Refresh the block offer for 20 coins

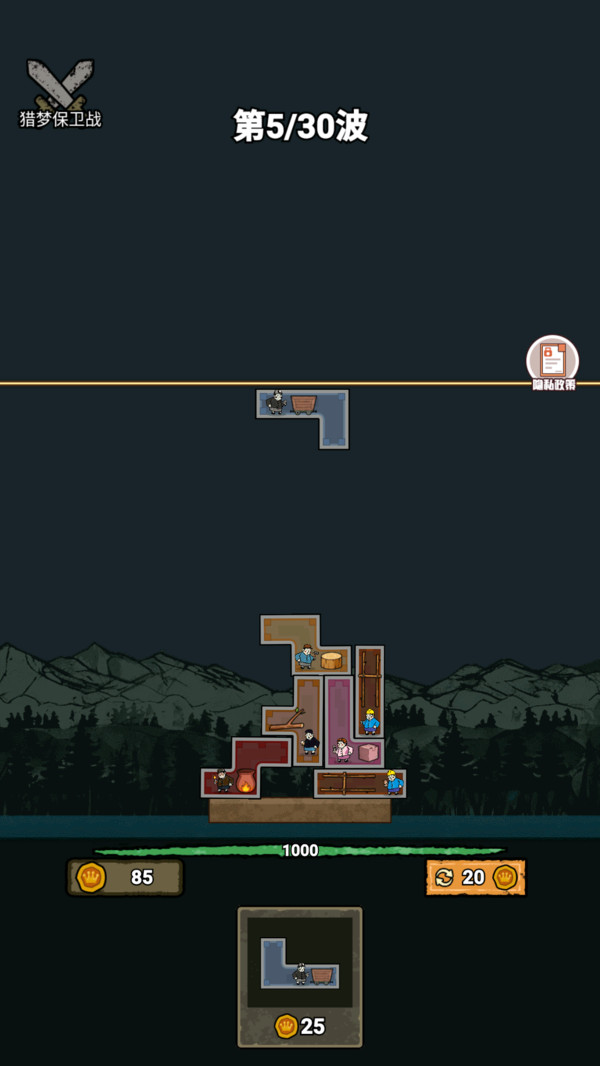pos(475,878)
